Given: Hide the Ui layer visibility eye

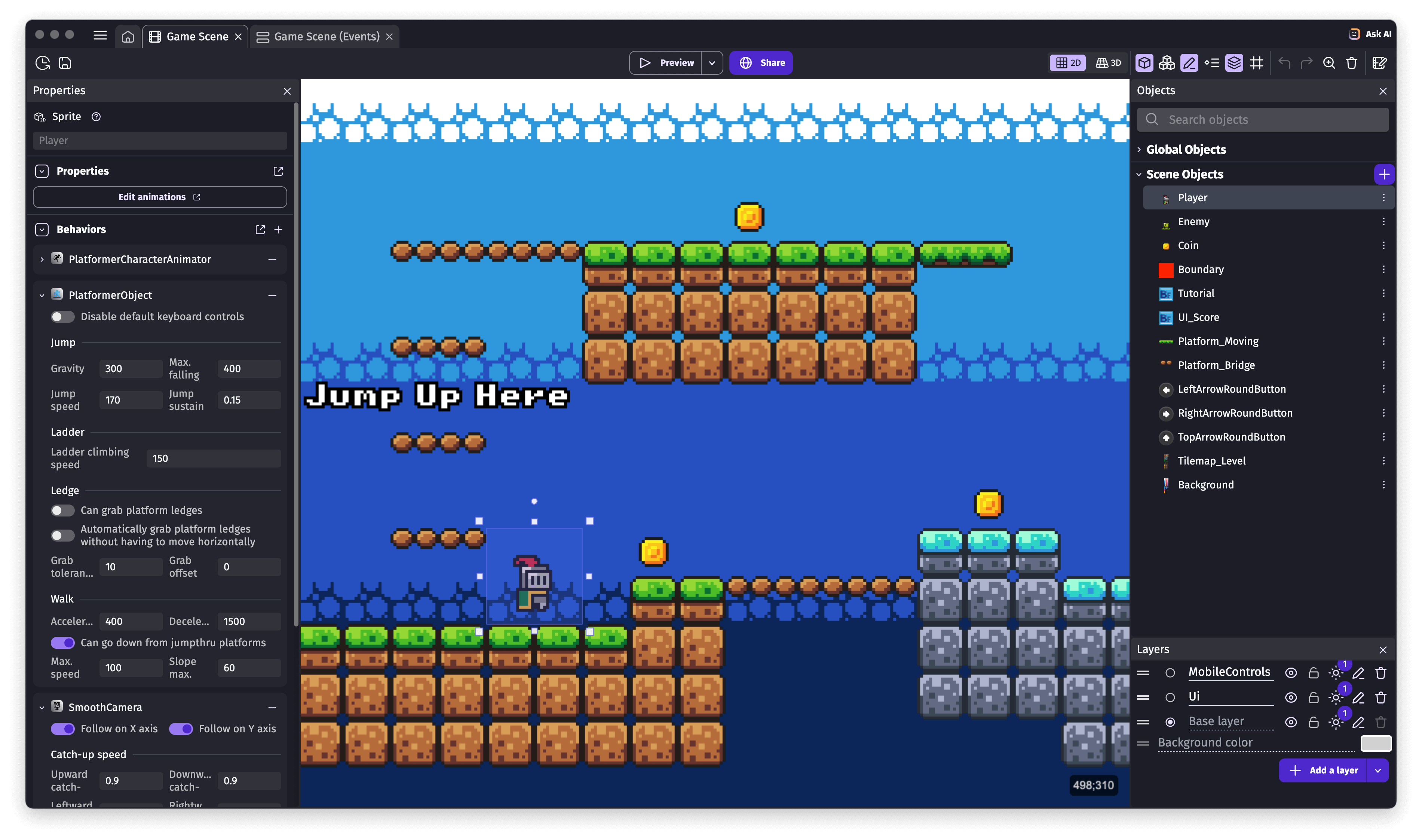Looking at the screenshot, I should coord(1291,697).
